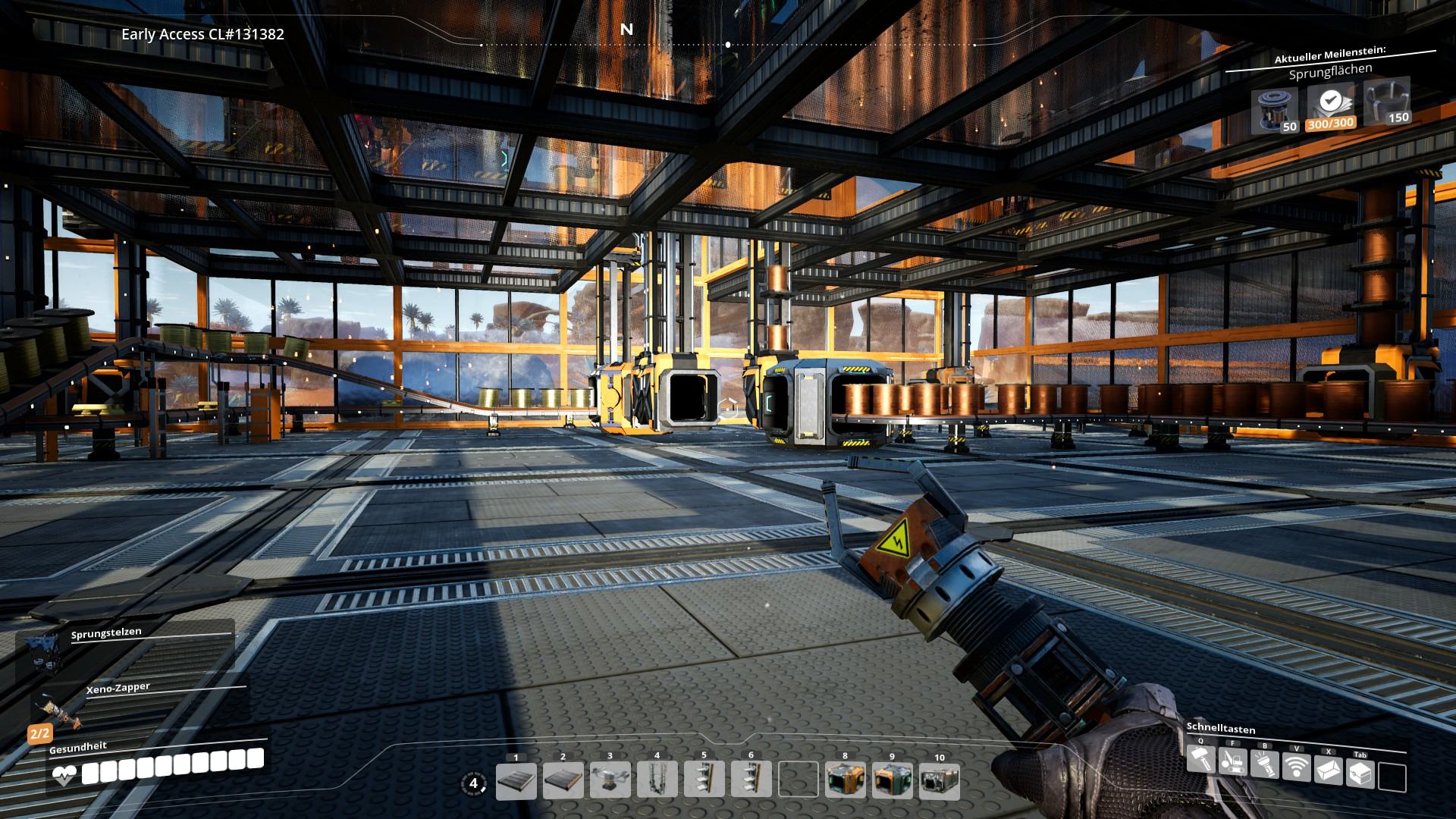This screenshot has width=1456, height=819.
Task: Select the stackable pole in hotbar slot 5
Action: (x=704, y=781)
